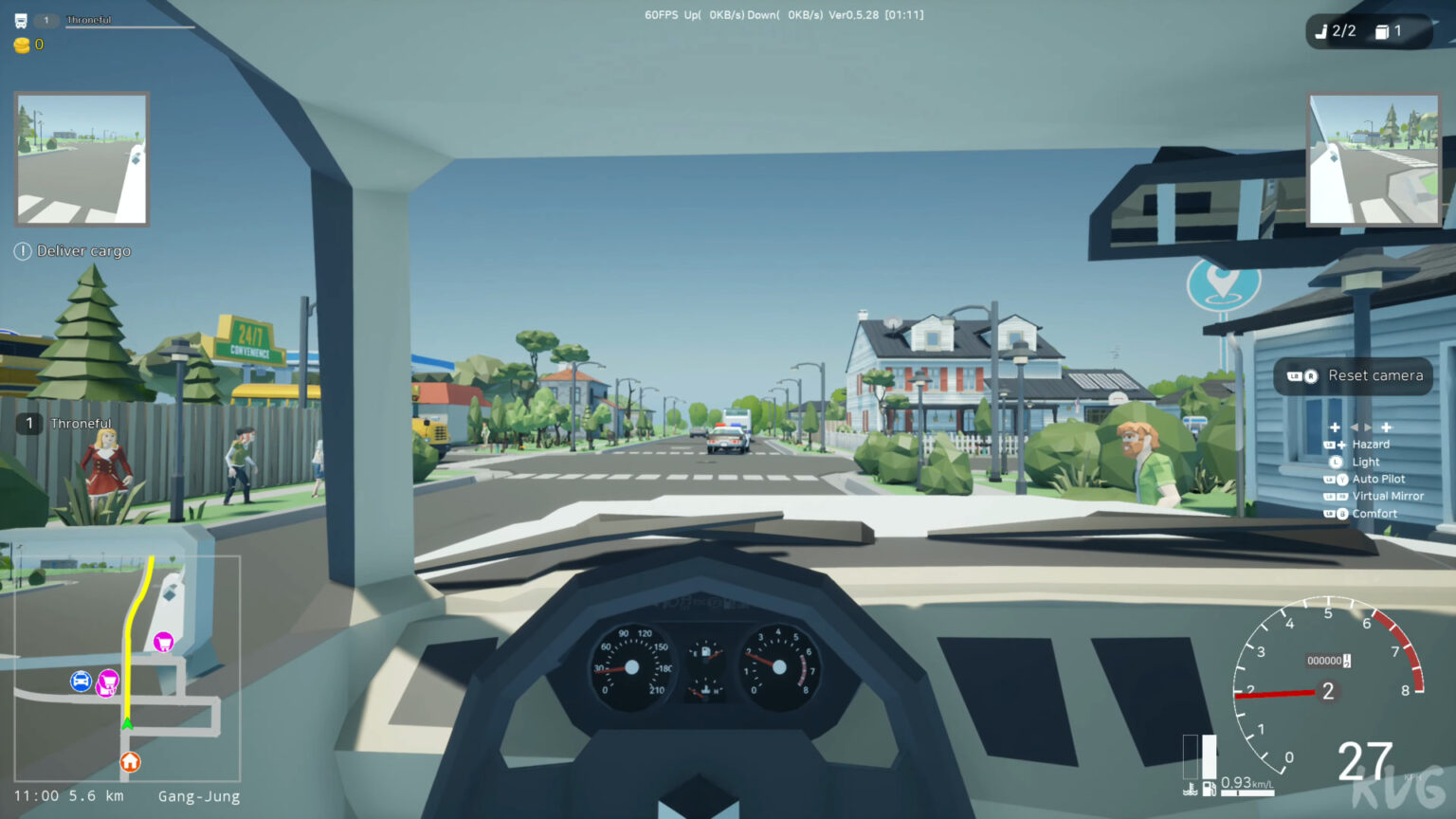Enable Auto Pilot

[1378, 479]
